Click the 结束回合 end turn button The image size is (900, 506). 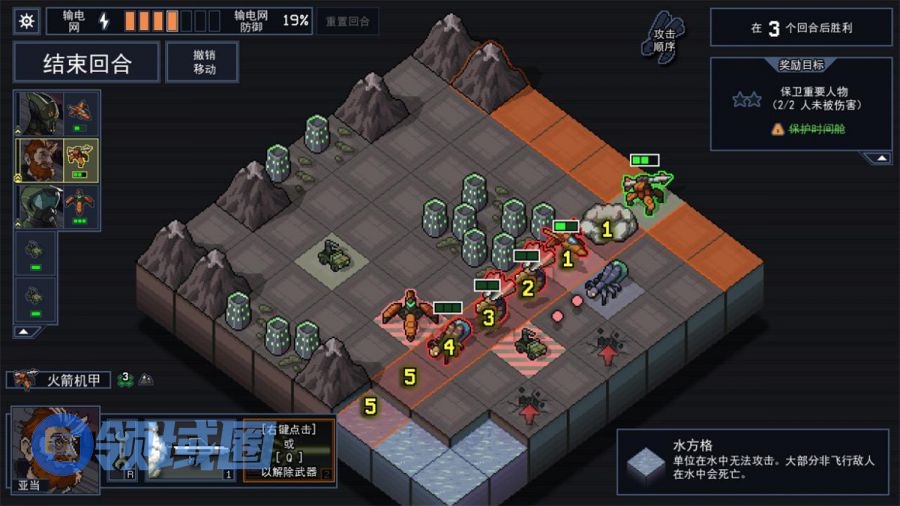(87, 63)
